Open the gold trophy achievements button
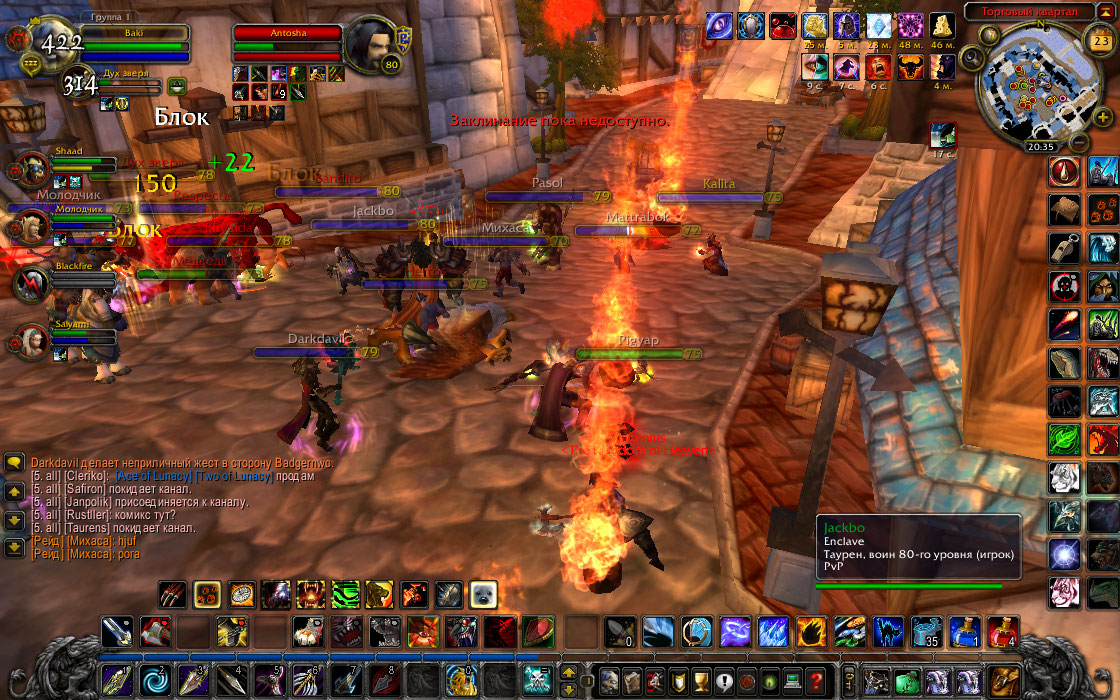 click(x=701, y=680)
